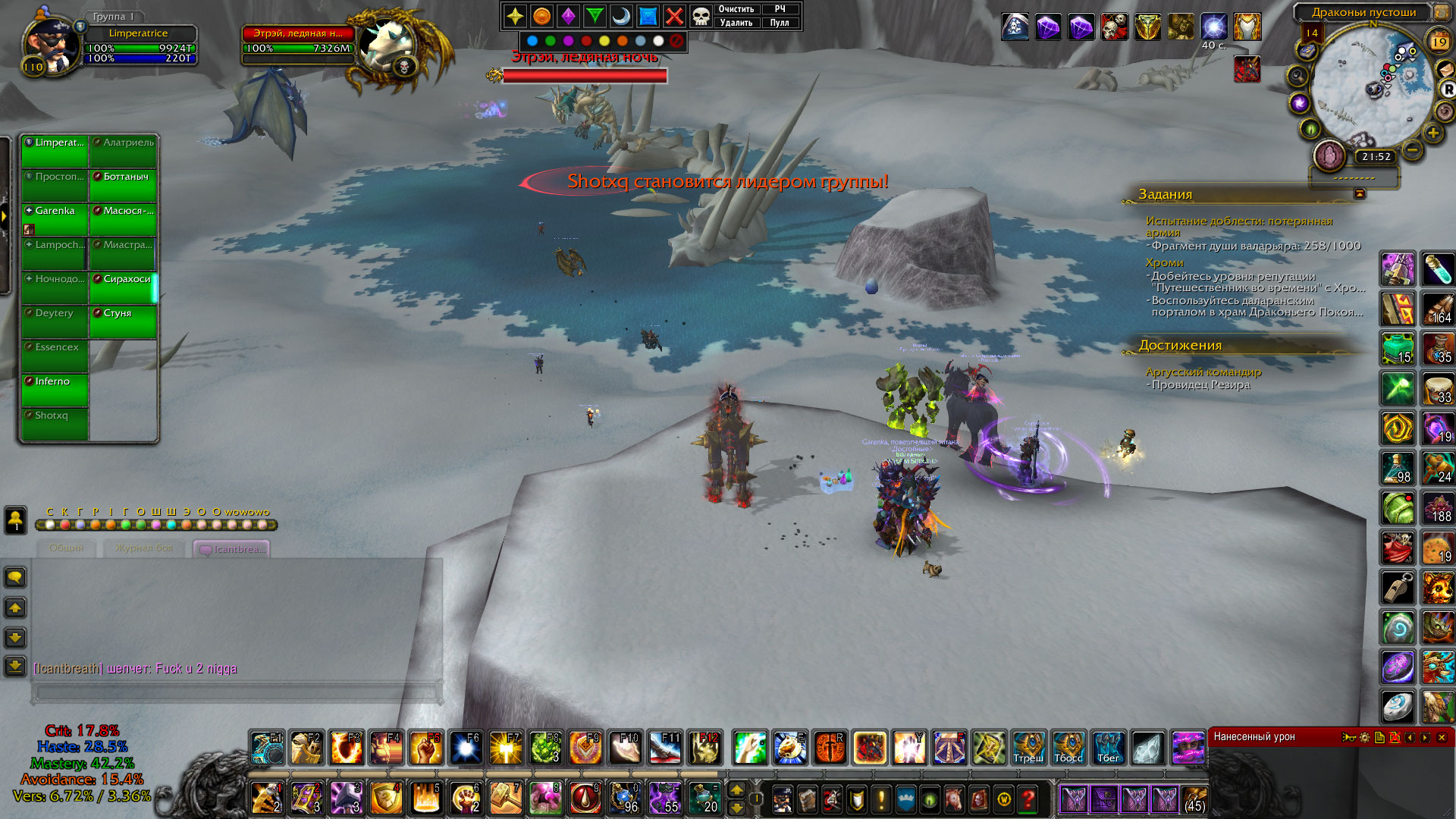
Task: Zoom in the minimap with plus button
Action: coord(1432,133)
